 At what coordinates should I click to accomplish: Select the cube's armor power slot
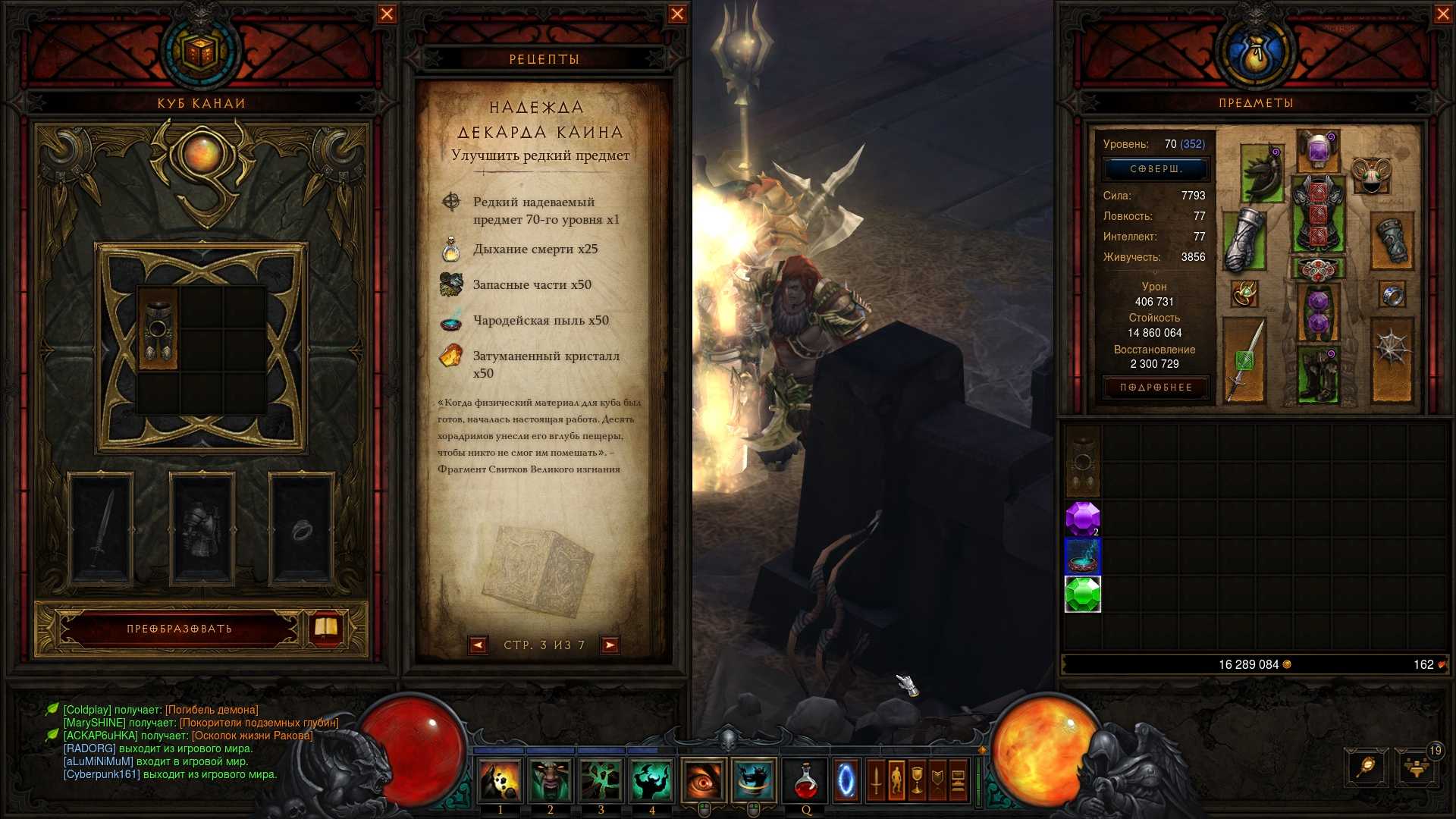[x=202, y=529]
